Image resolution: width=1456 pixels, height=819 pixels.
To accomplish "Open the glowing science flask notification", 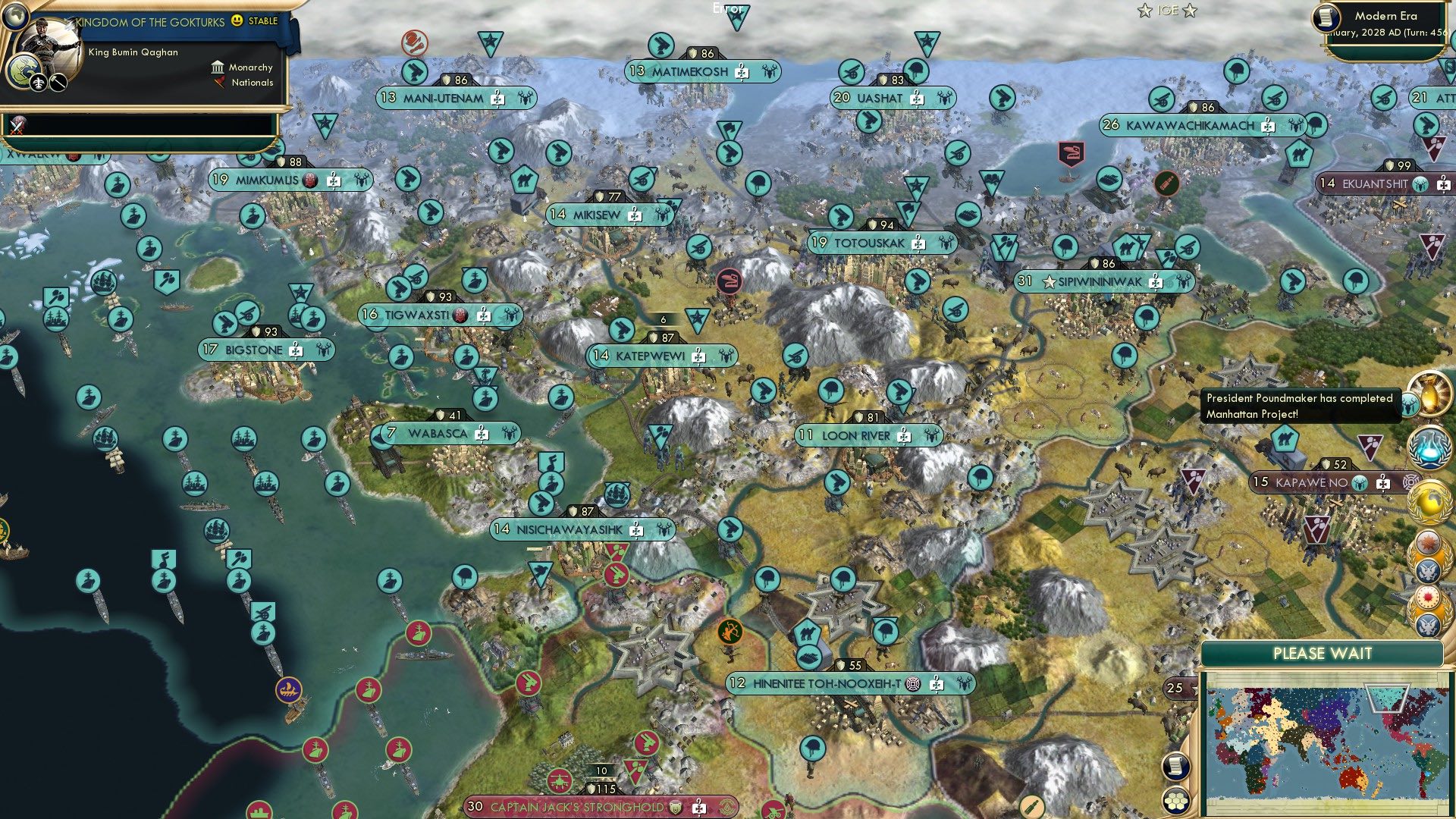I will [x=1429, y=446].
